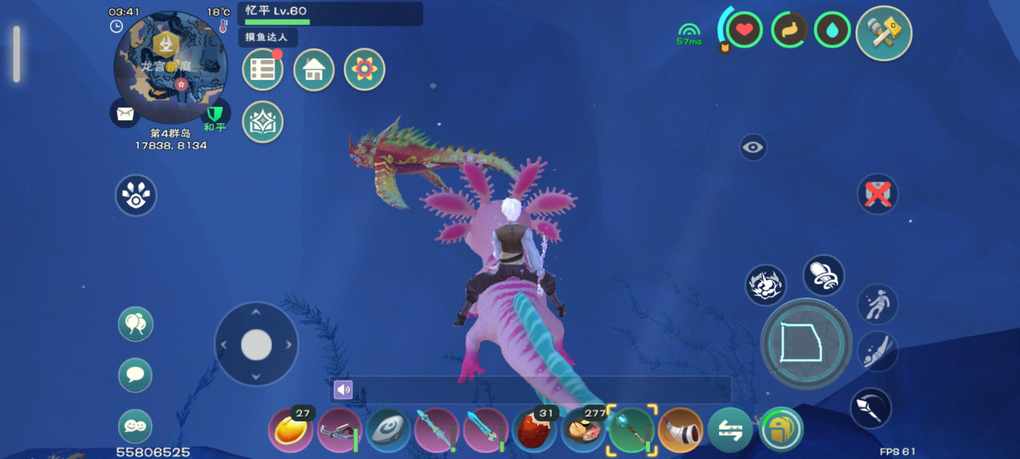Viewport: 1020px width, 459px height.
Task: Open the yellow backpack button
Action: (780, 431)
